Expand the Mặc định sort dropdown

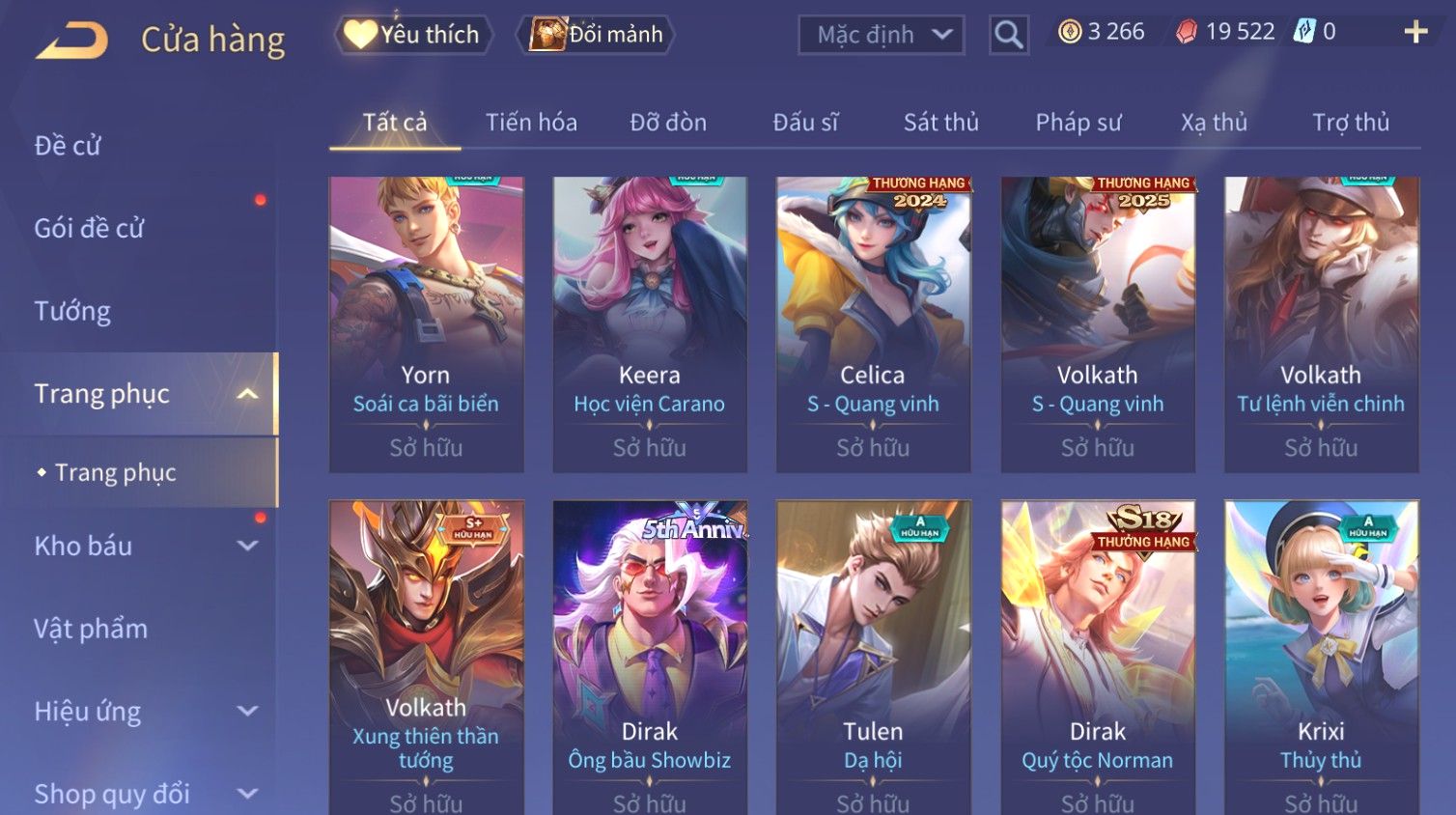(x=881, y=35)
